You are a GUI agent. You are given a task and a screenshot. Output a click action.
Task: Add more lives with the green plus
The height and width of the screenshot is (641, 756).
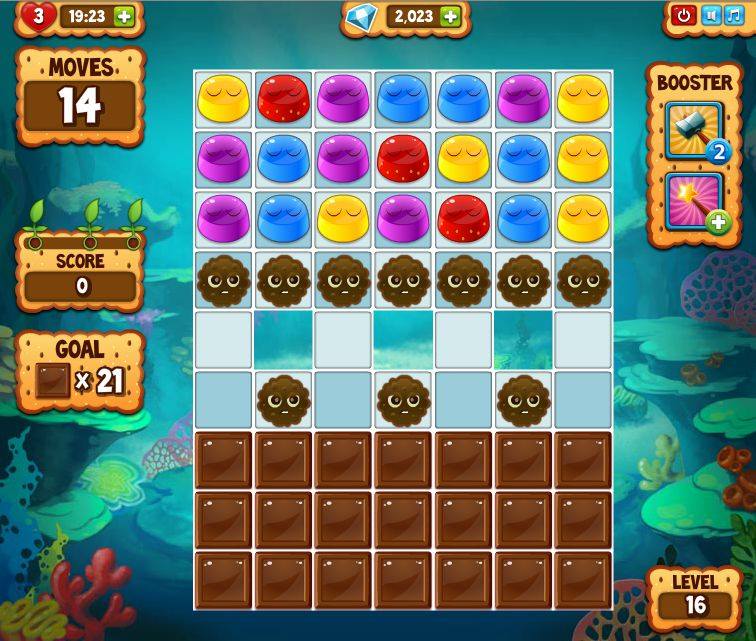(123, 16)
